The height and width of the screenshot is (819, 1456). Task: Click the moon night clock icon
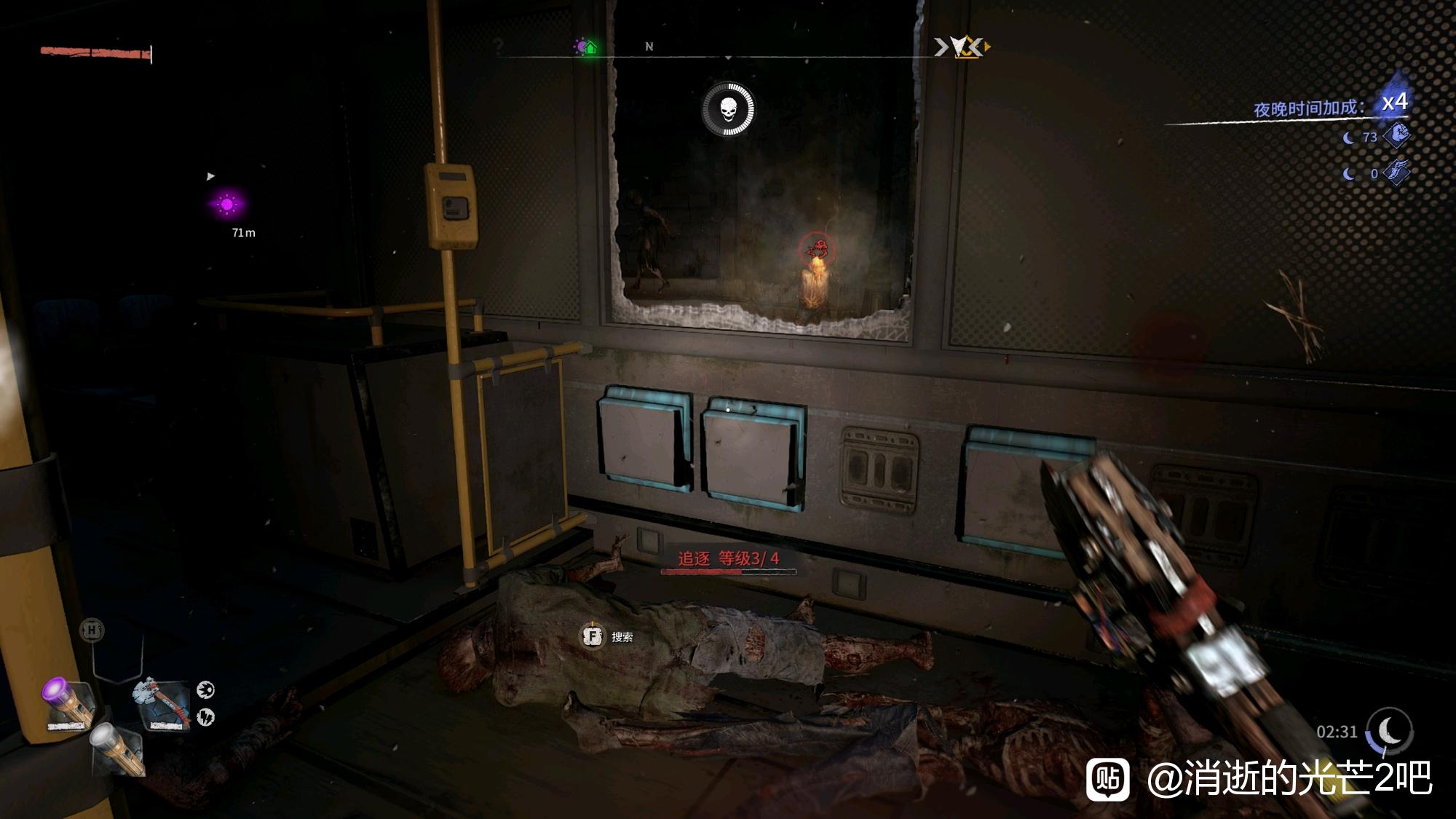pos(1390,730)
